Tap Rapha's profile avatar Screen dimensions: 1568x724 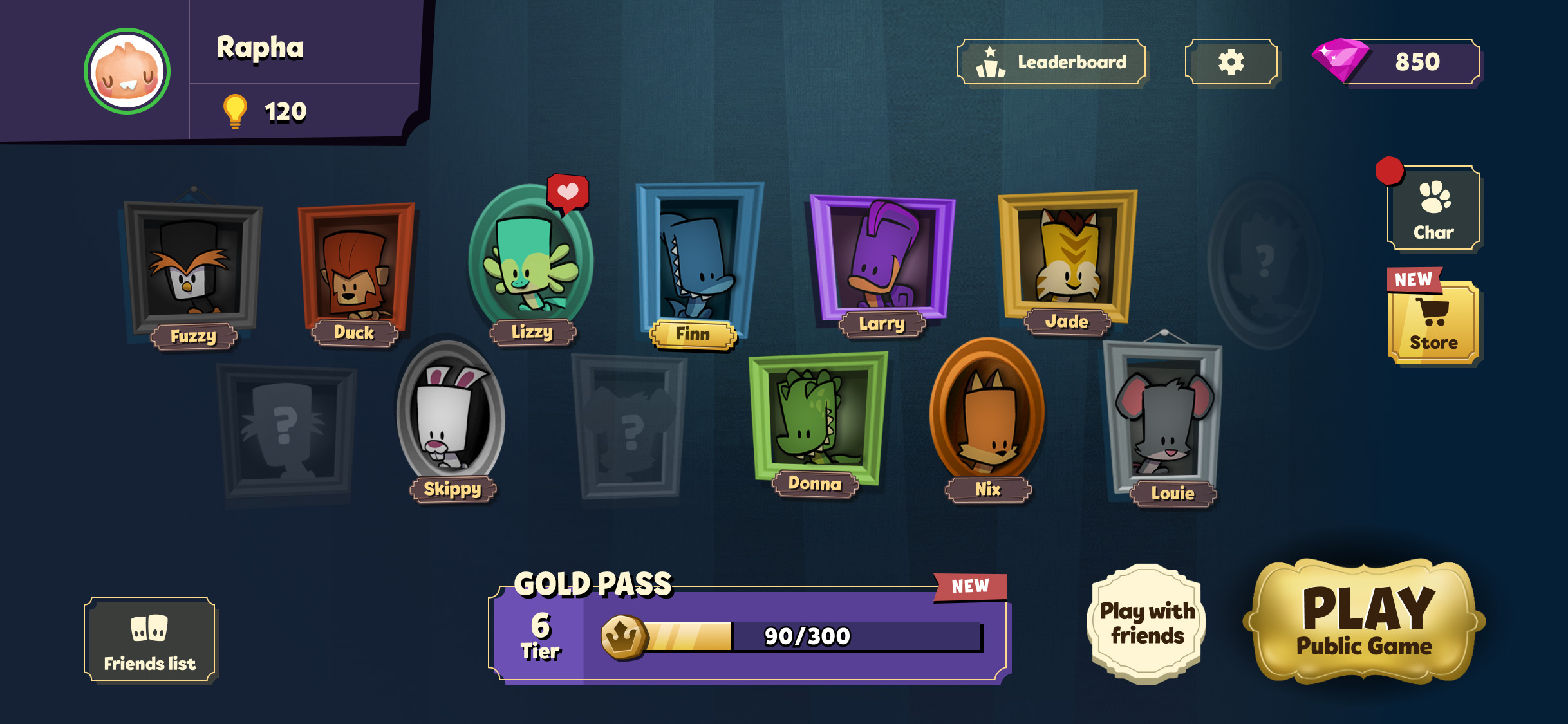tap(127, 71)
